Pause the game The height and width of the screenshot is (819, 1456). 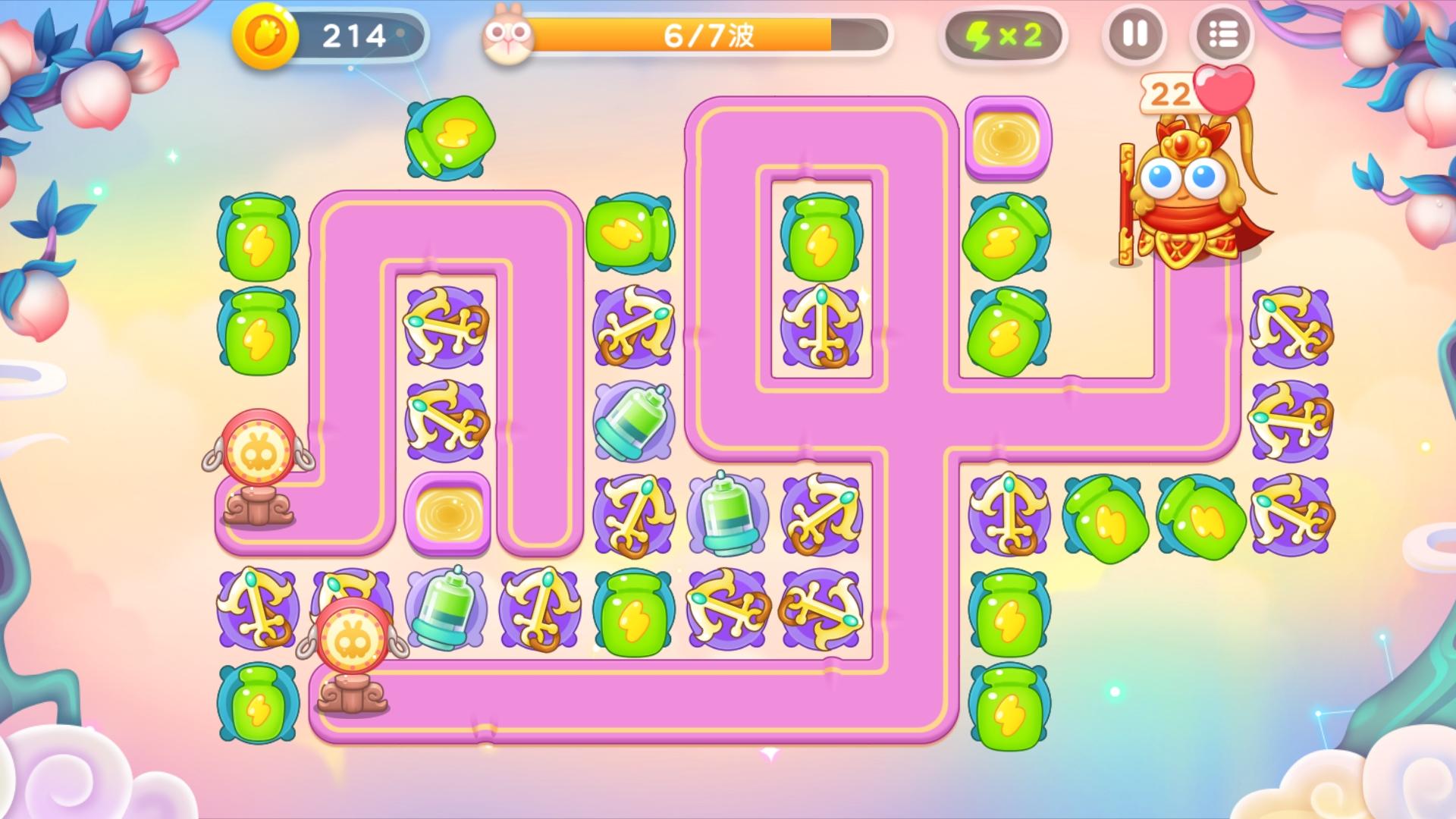[x=1133, y=35]
